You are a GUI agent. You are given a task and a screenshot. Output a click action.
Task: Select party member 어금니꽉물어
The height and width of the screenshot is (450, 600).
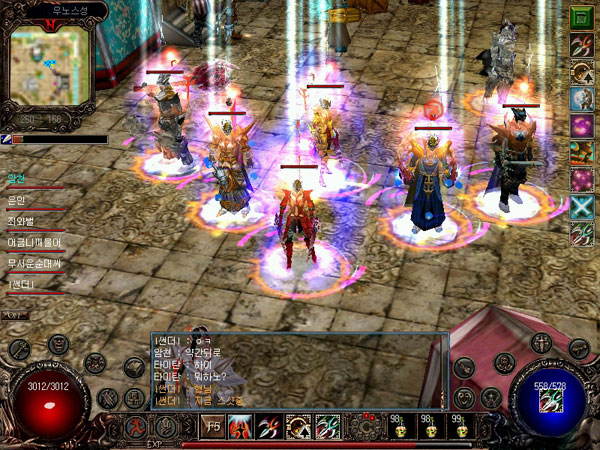pos(34,241)
